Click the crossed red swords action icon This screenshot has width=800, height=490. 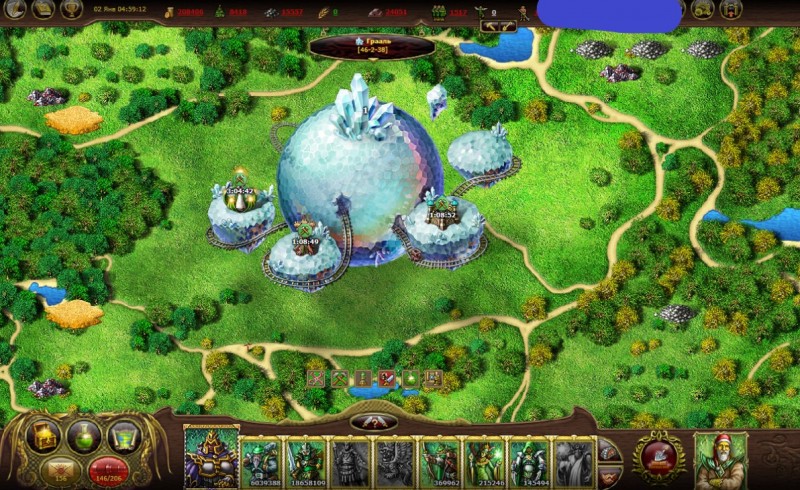tap(314, 378)
